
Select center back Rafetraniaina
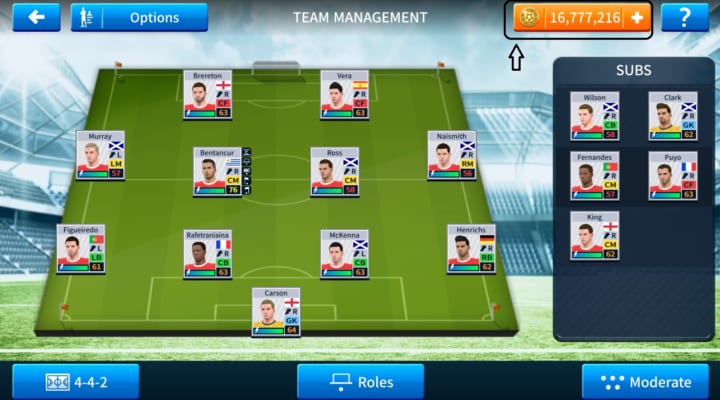pyautogui.click(x=208, y=254)
